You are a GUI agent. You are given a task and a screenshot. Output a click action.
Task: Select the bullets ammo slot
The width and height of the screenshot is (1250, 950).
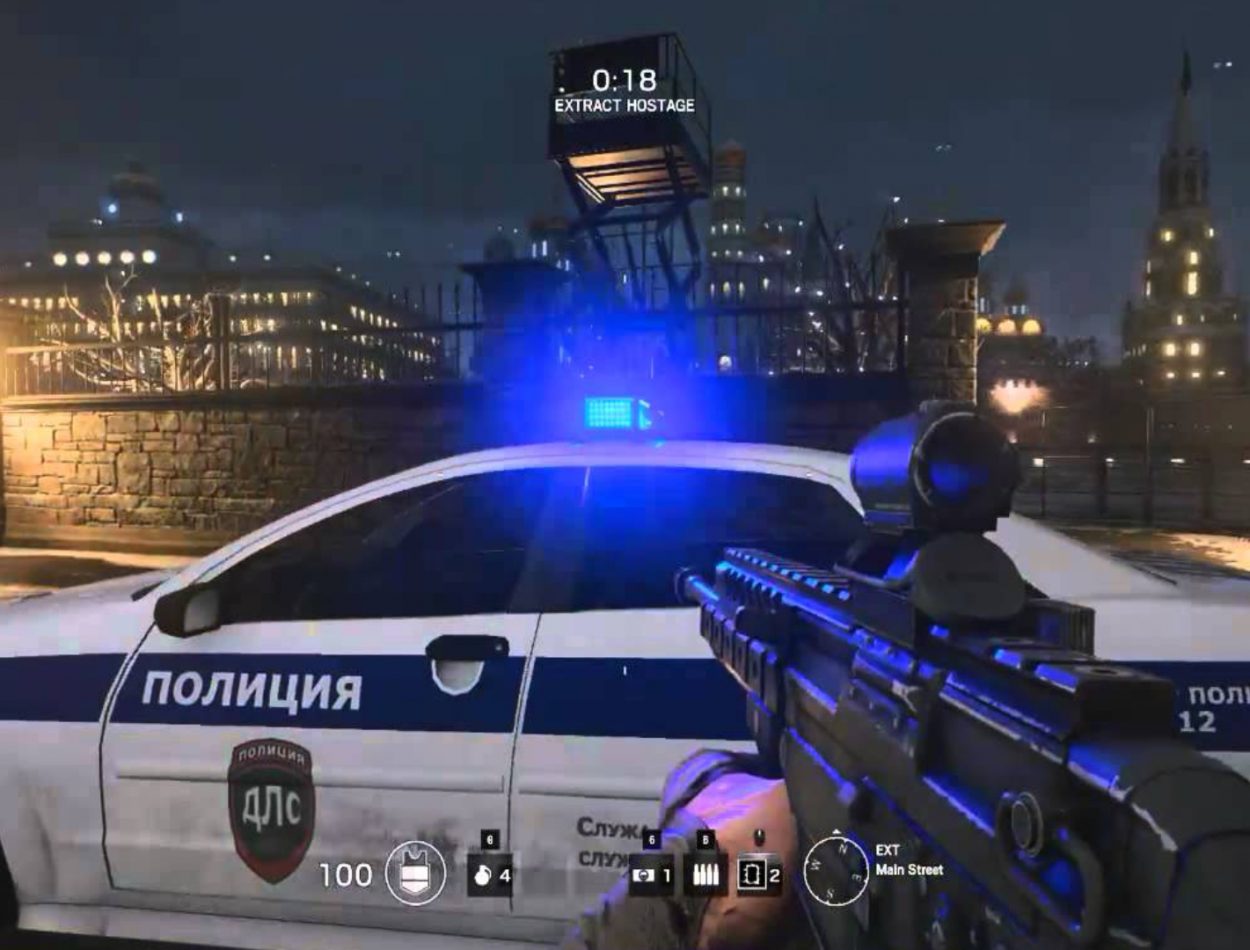coord(705,875)
